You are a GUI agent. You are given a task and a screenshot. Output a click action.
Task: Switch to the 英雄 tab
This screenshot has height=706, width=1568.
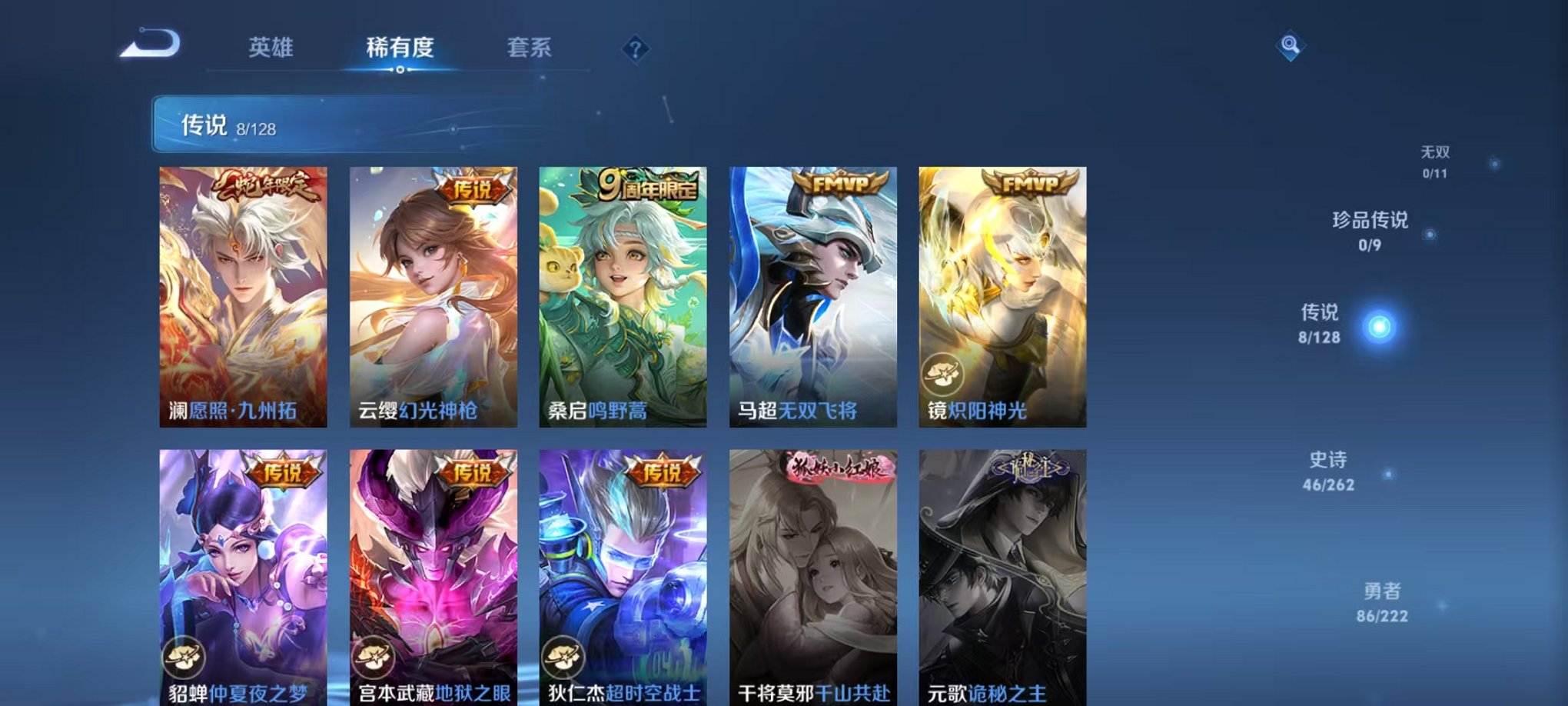269,48
